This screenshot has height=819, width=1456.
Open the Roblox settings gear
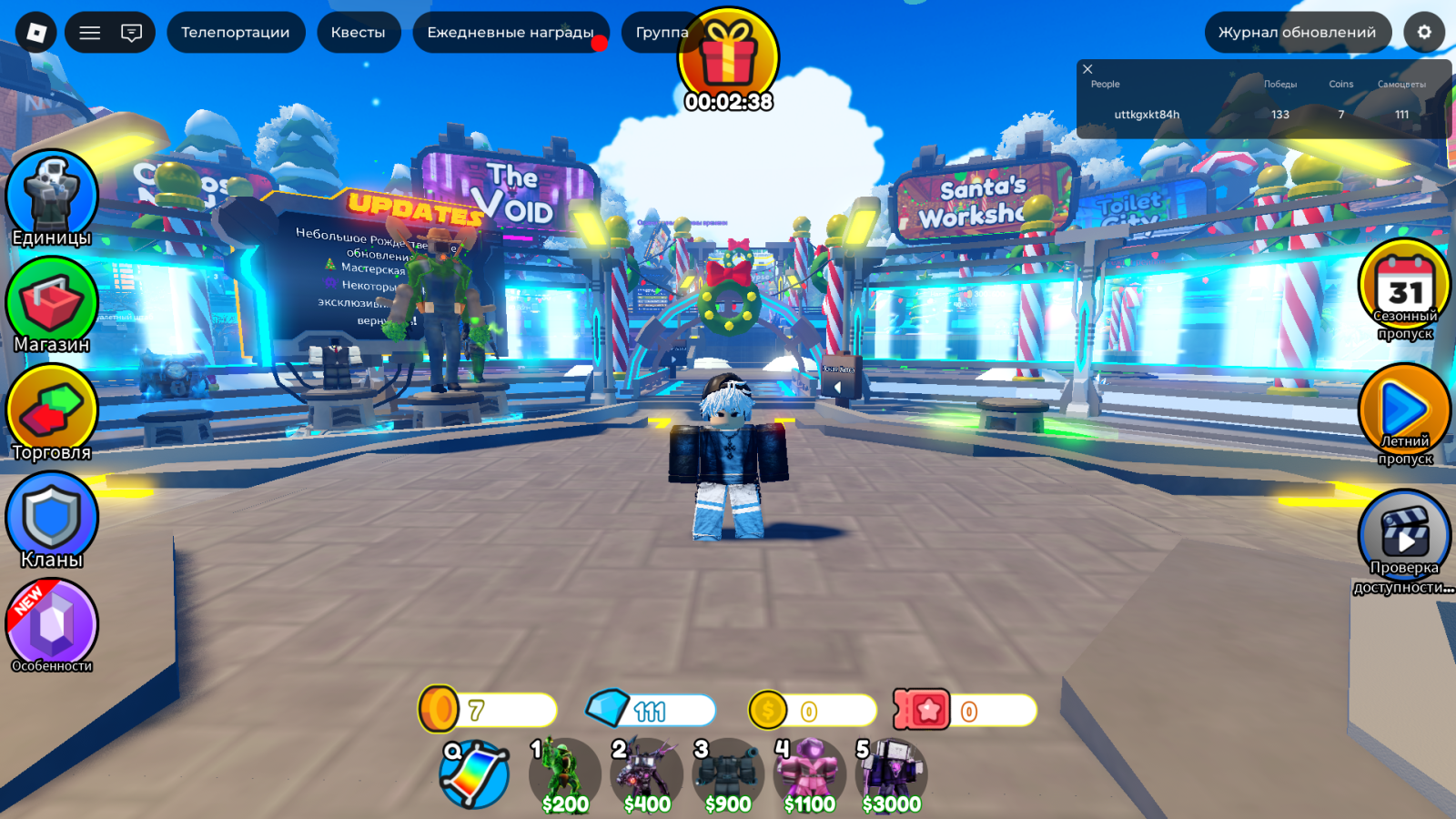[x=1425, y=32]
